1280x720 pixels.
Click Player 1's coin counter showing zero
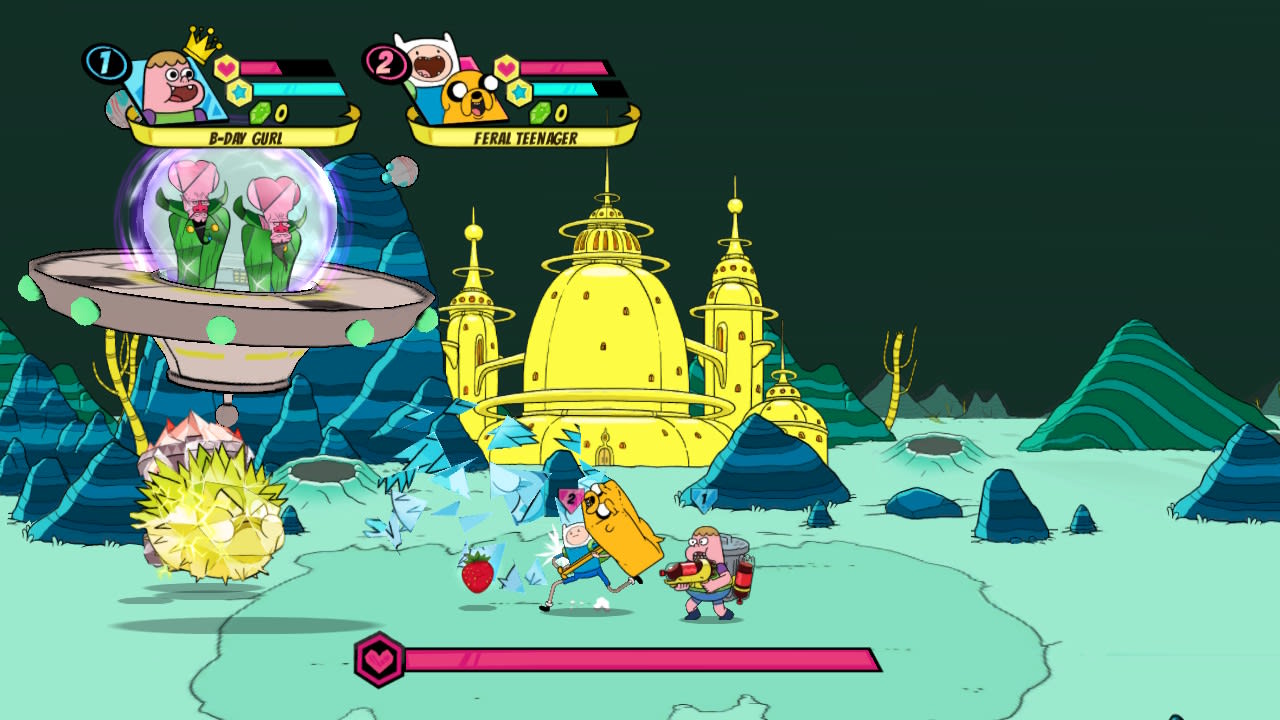pyautogui.click(x=280, y=114)
